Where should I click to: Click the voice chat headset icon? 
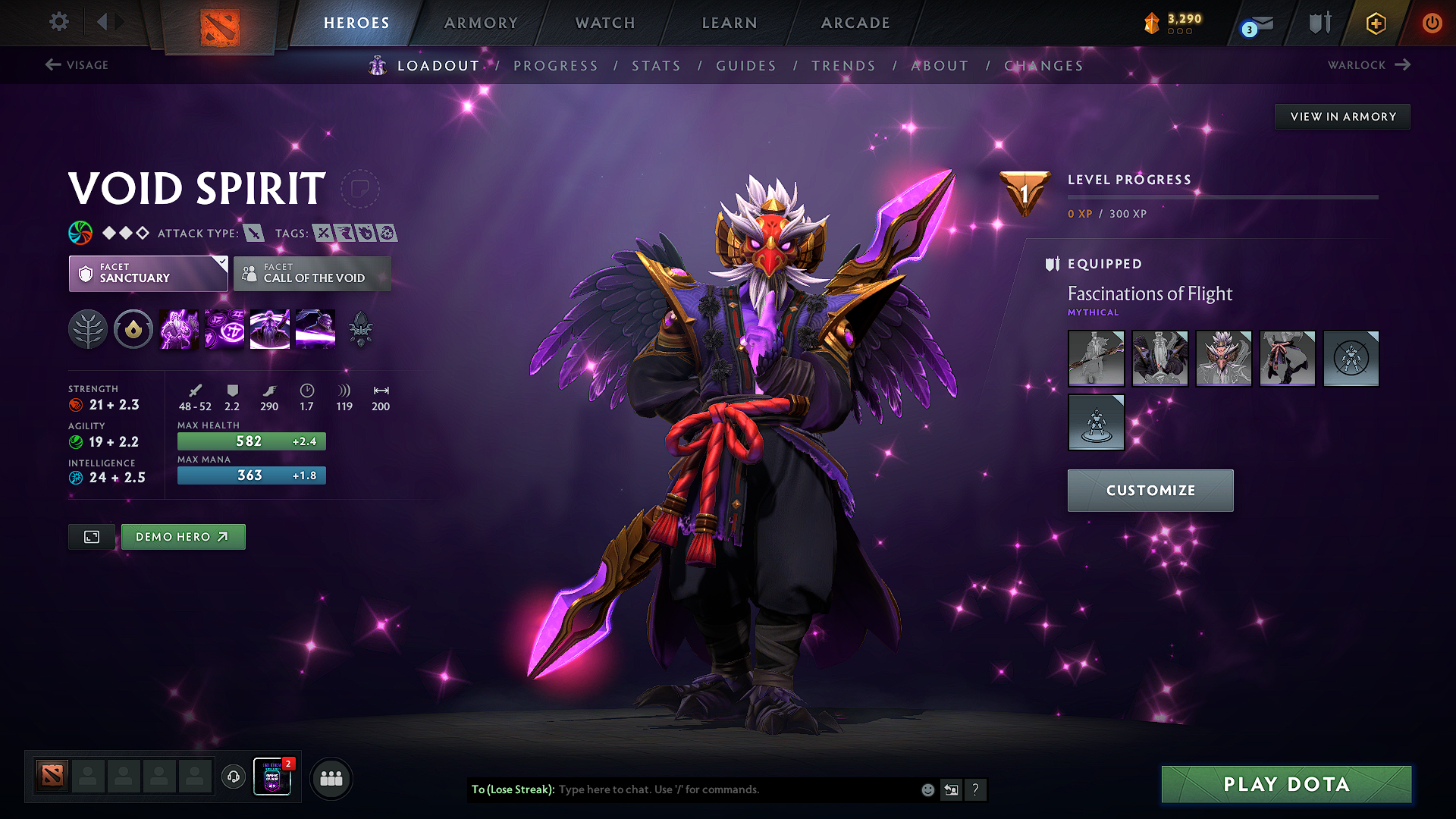click(x=233, y=778)
